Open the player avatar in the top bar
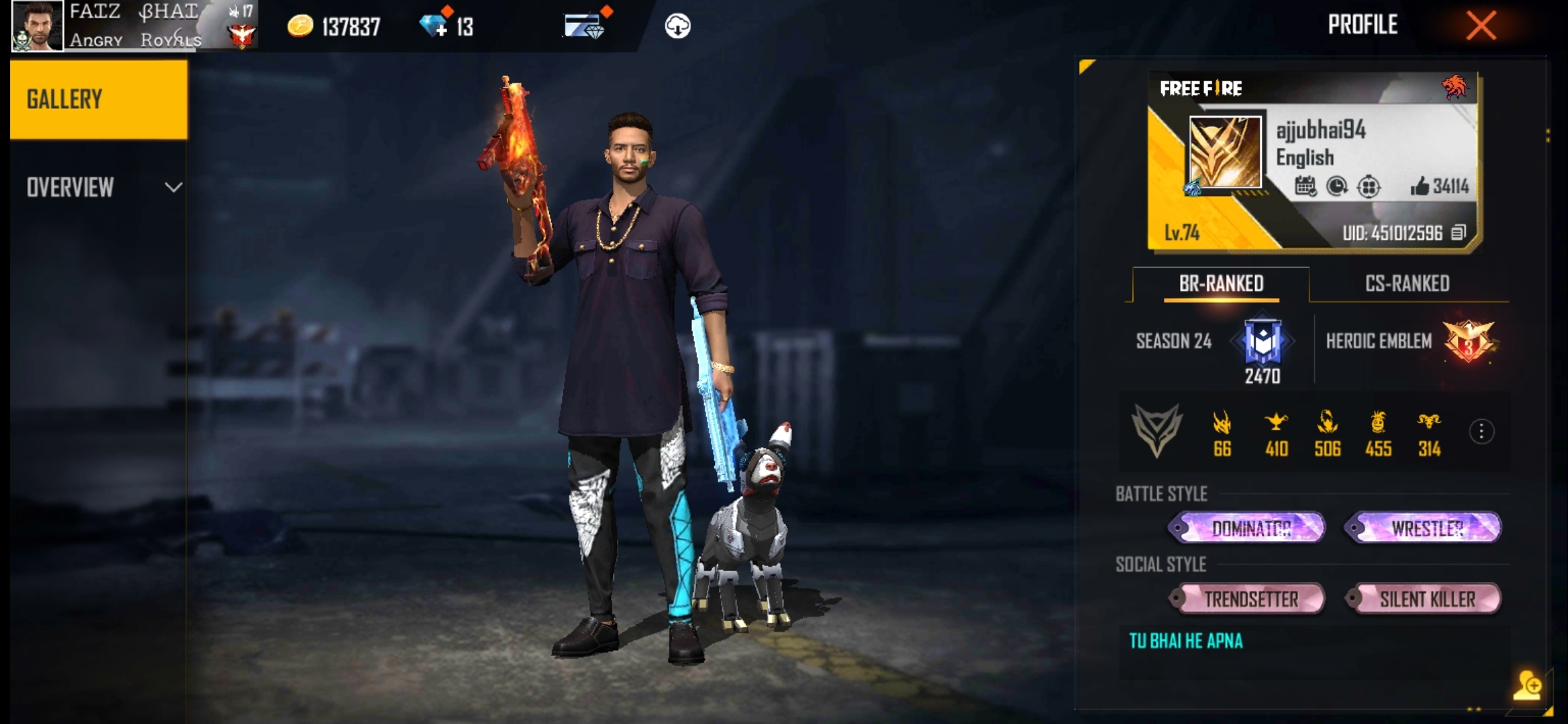The height and width of the screenshot is (724, 1568). 37,26
